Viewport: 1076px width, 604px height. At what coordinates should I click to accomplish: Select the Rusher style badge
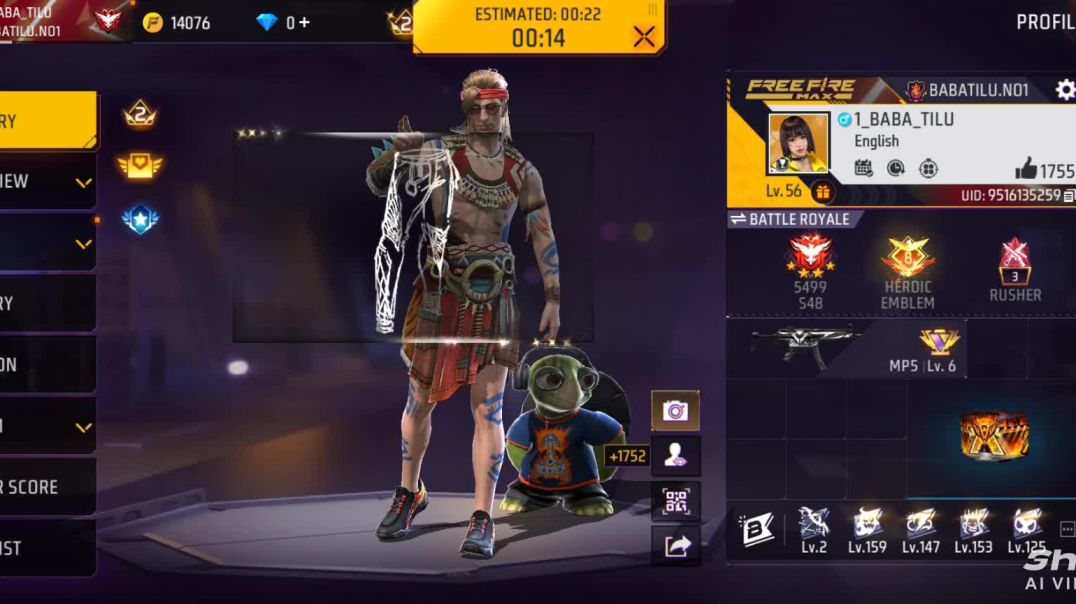tap(1015, 261)
